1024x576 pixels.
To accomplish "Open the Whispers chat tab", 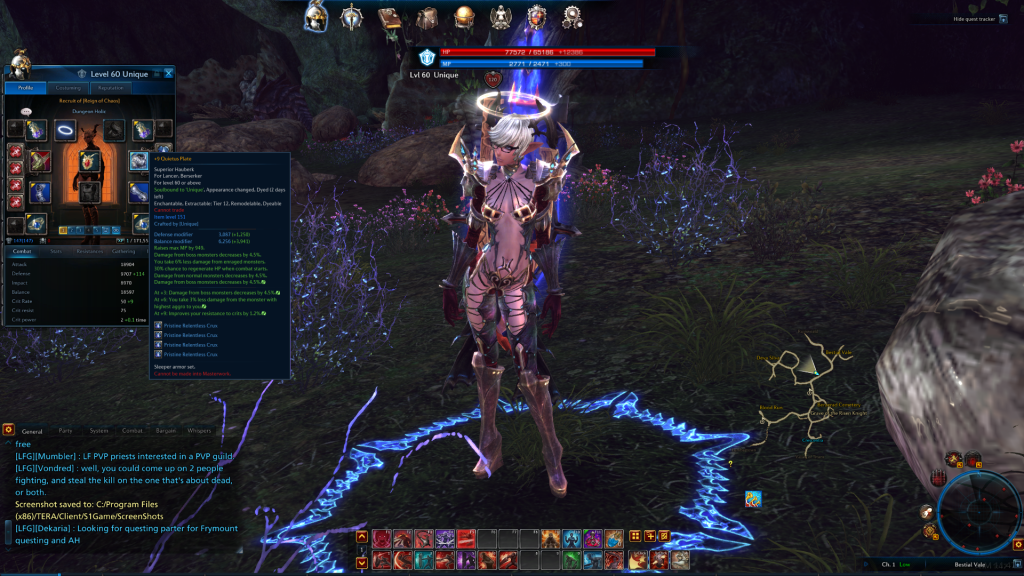I will (x=199, y=431).
